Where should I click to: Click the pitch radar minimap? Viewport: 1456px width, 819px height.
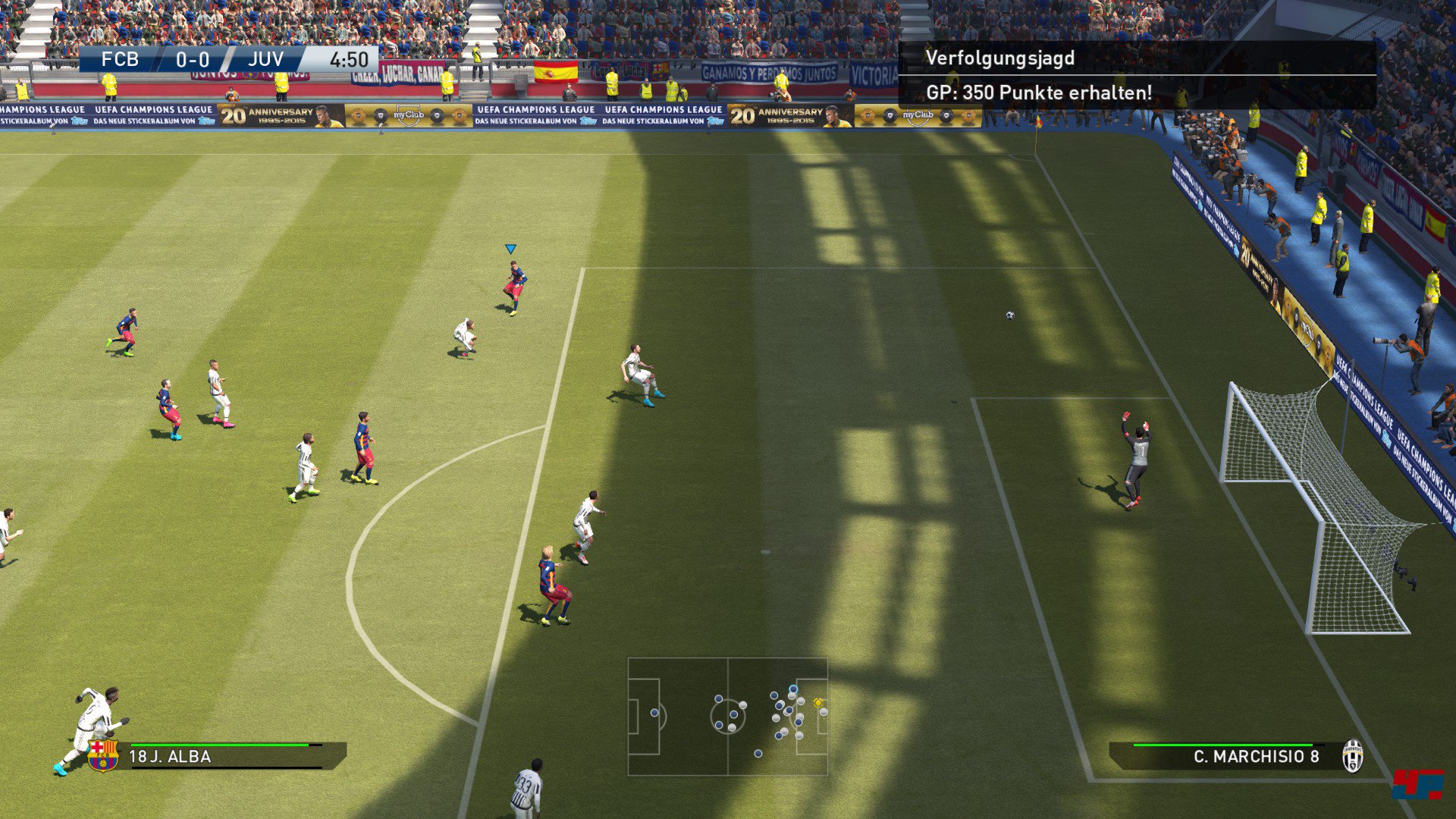click(x=727, y=717)
